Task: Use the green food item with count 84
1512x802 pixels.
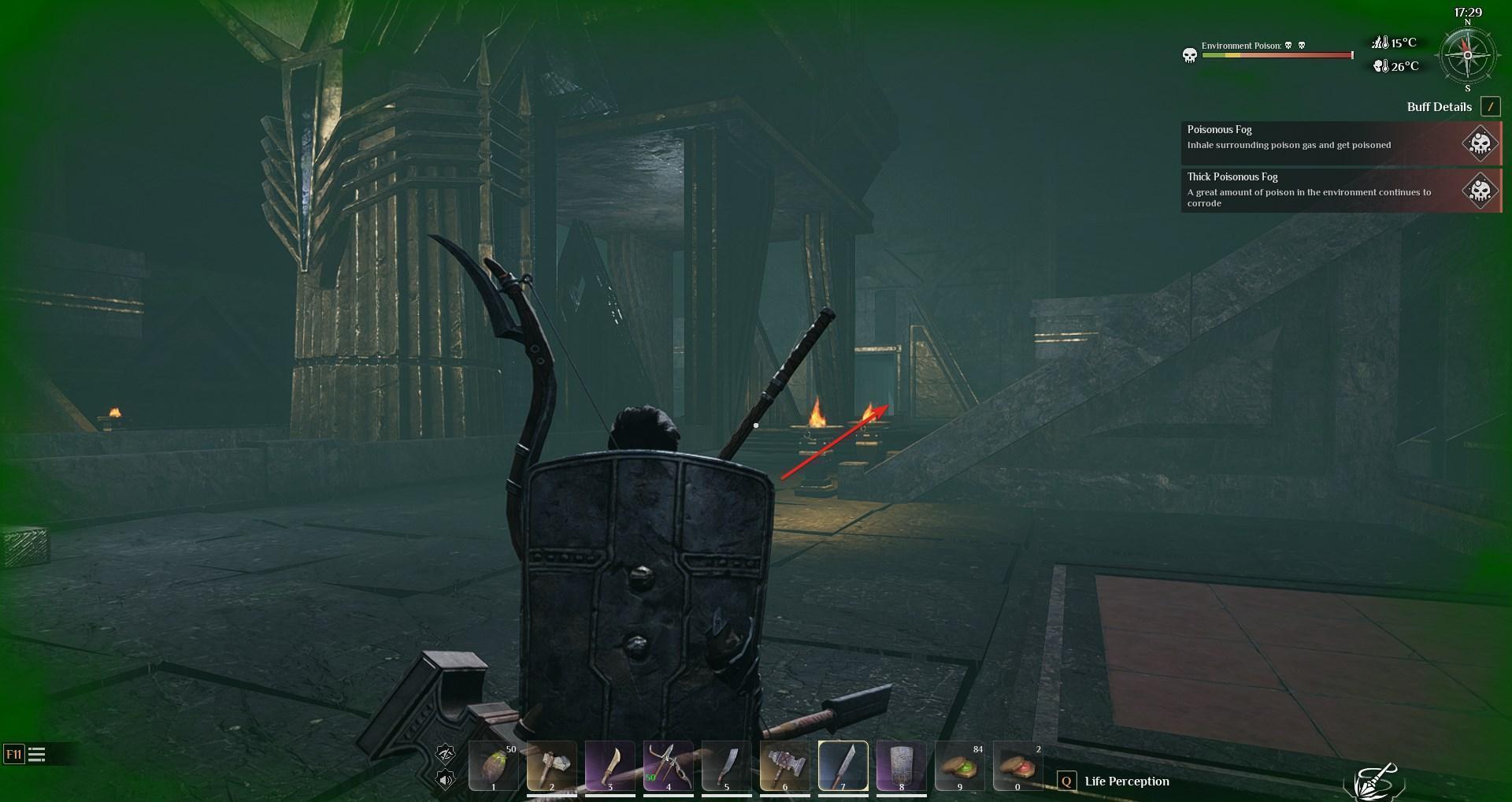Action: [x=959, y=766]
